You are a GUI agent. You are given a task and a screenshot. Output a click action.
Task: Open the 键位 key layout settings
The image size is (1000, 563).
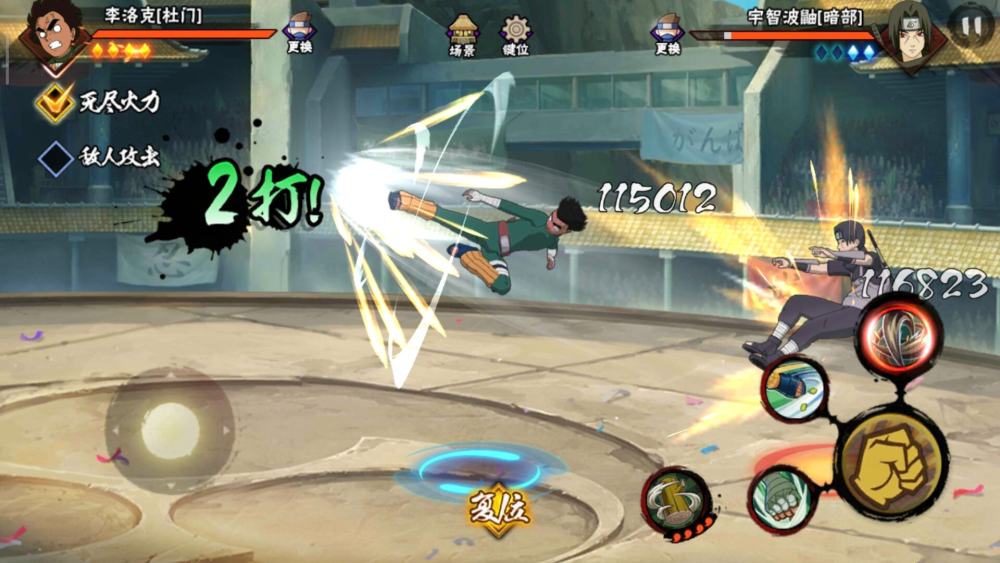[516, 33]
